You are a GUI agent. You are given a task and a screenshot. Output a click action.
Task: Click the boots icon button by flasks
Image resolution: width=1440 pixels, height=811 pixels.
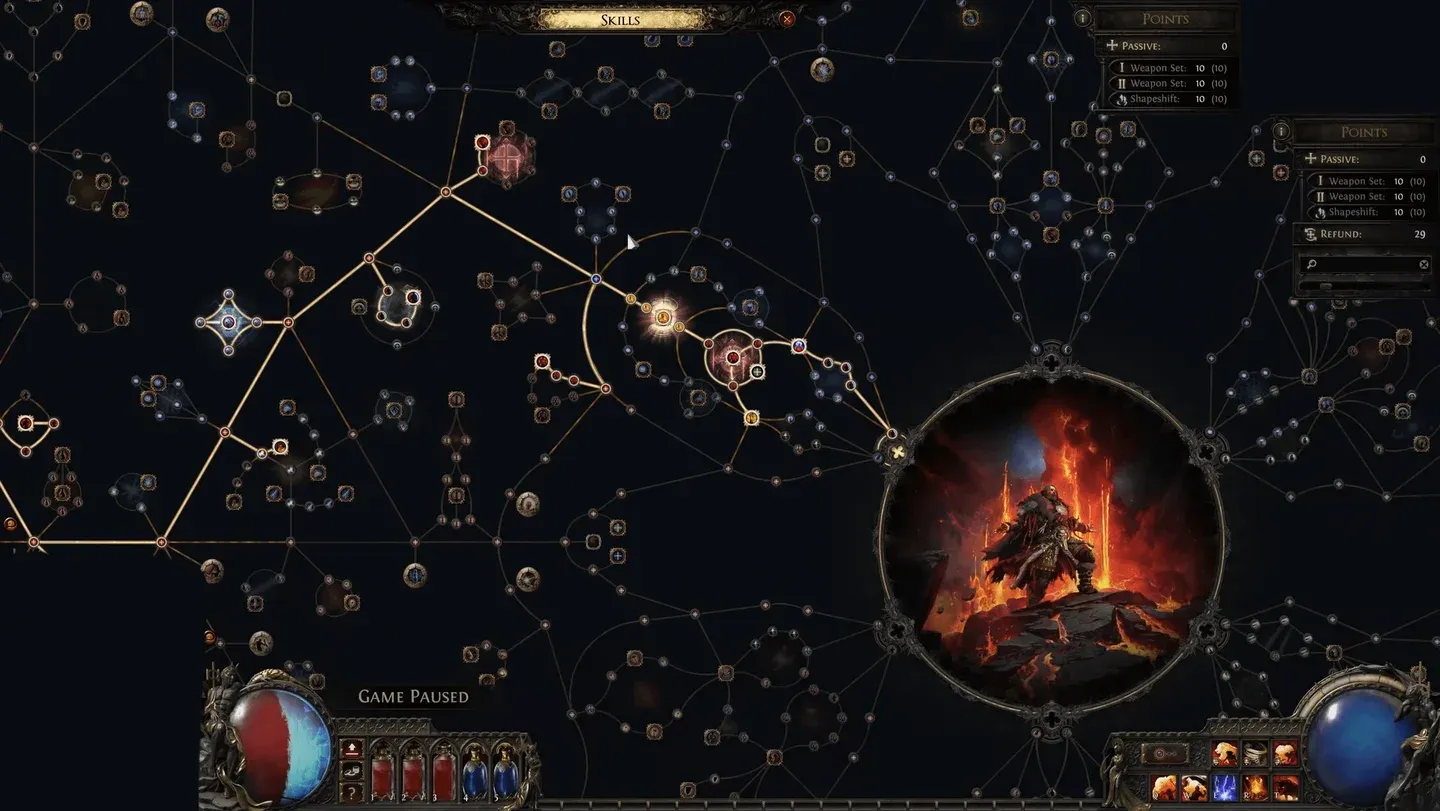tap(352, 770)
